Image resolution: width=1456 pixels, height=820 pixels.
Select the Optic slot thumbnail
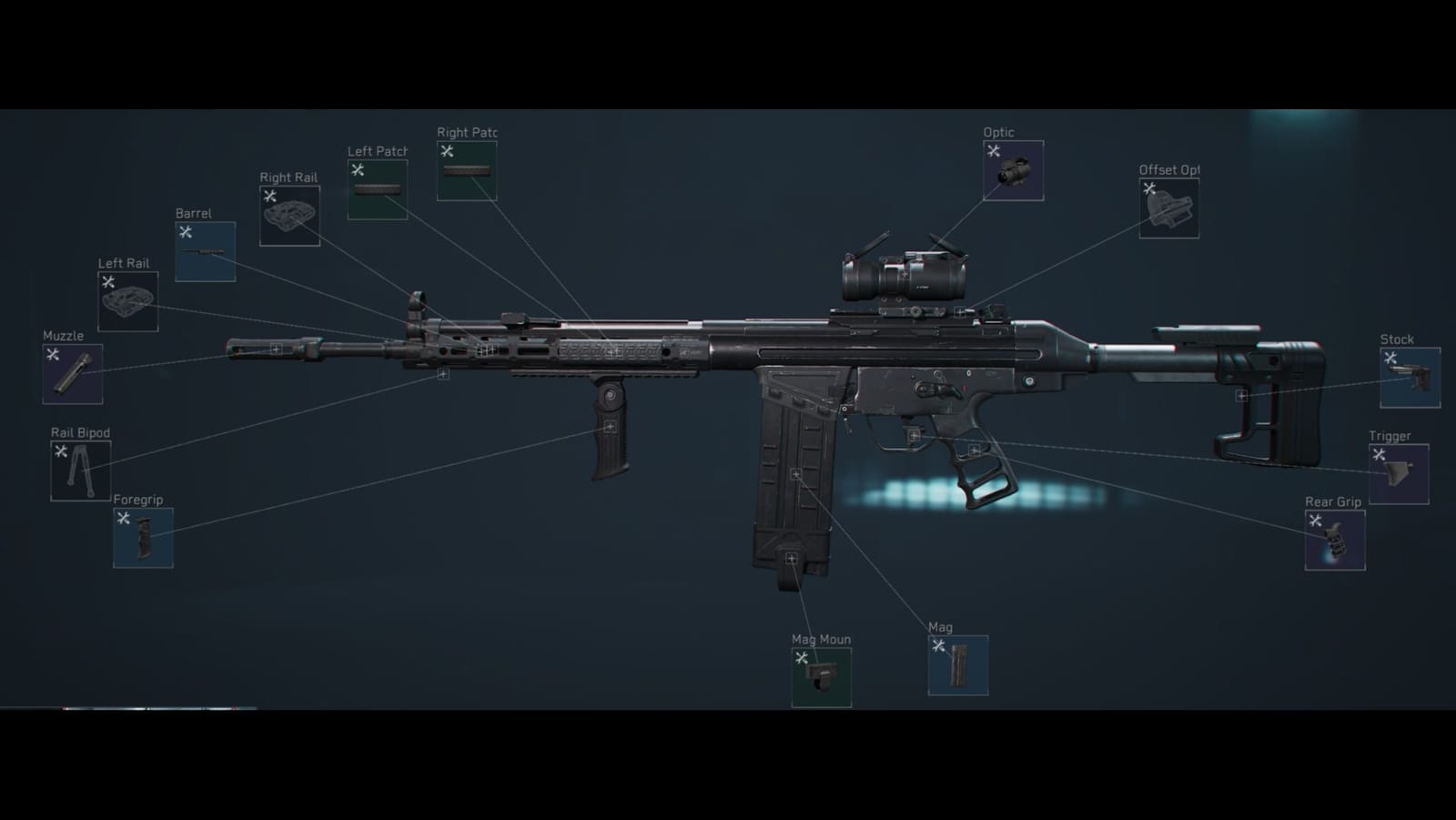click(x=1013, y=171)
